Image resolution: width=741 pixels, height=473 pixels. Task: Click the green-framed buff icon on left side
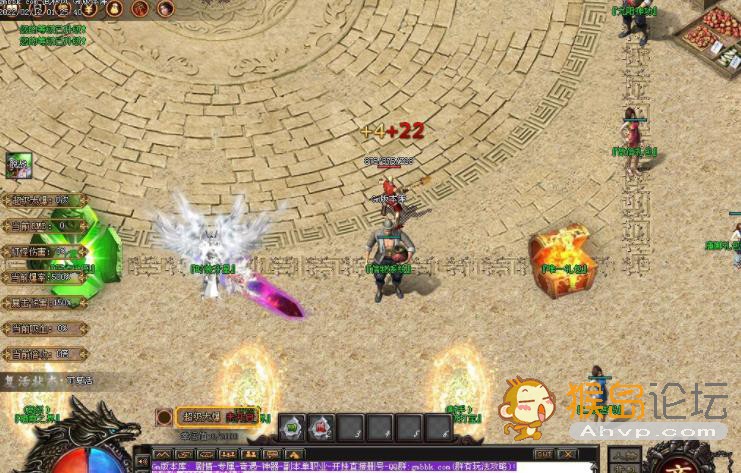pos(18,165)
